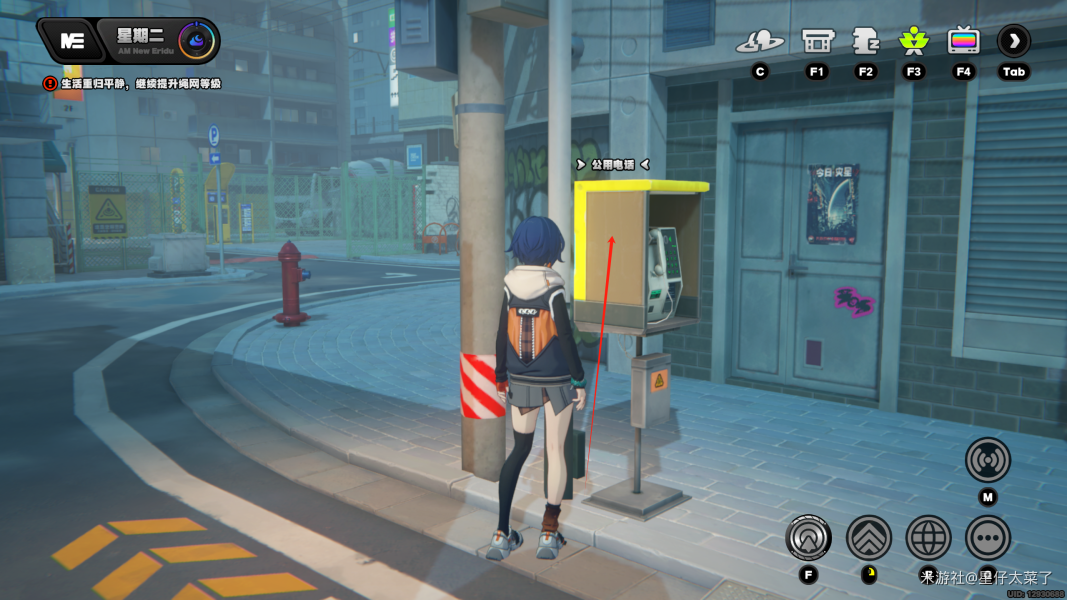Tap the triple chevron sprint button

pyautogui.click(x=869, y=538)
